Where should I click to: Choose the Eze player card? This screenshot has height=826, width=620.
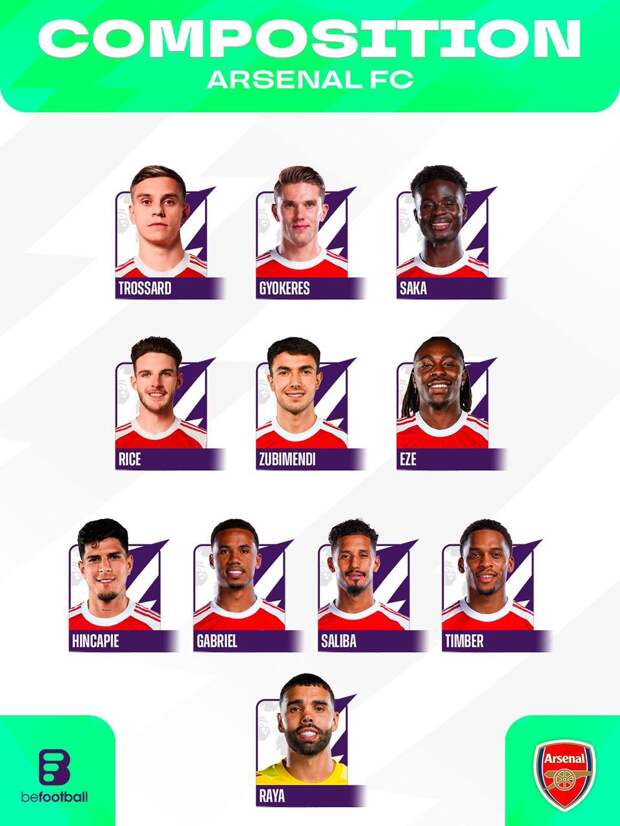445,407
